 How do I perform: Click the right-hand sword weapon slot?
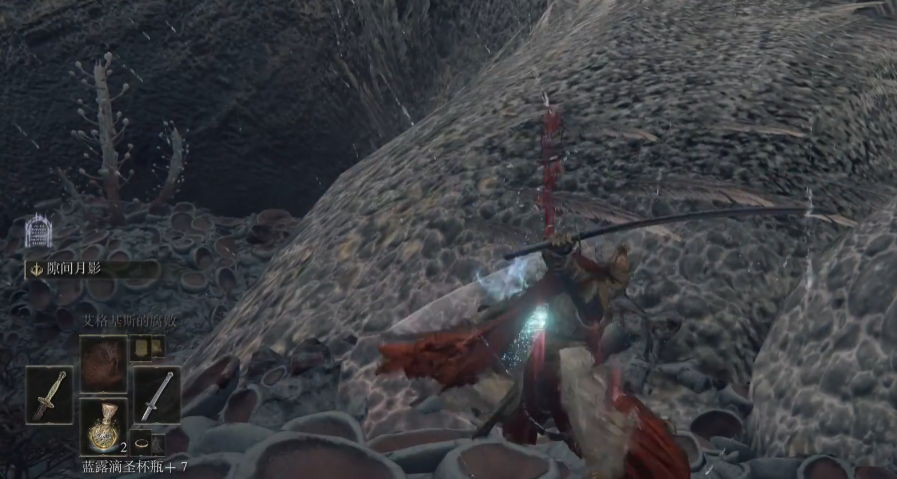click(156, 394)
